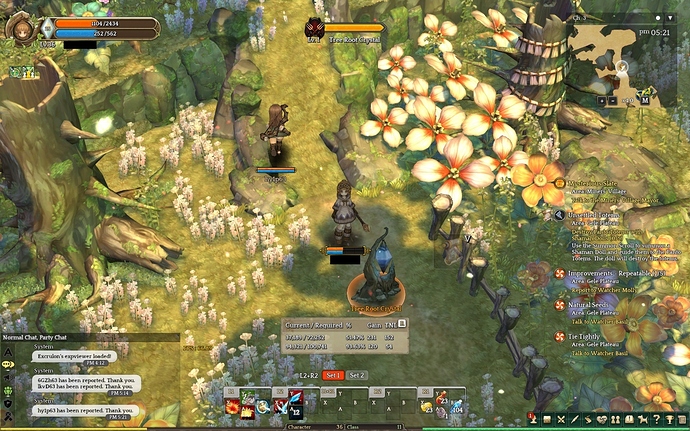Open the world map with the M button
Screen dimensions: 690x431
point(645,100)
